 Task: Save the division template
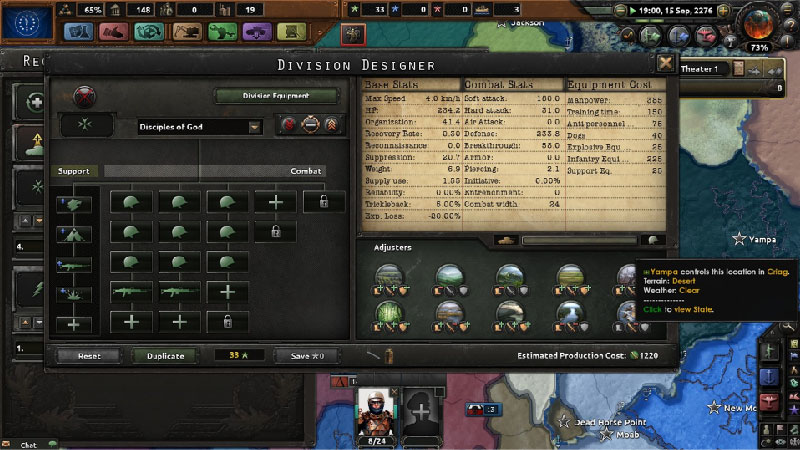[309, 356]
